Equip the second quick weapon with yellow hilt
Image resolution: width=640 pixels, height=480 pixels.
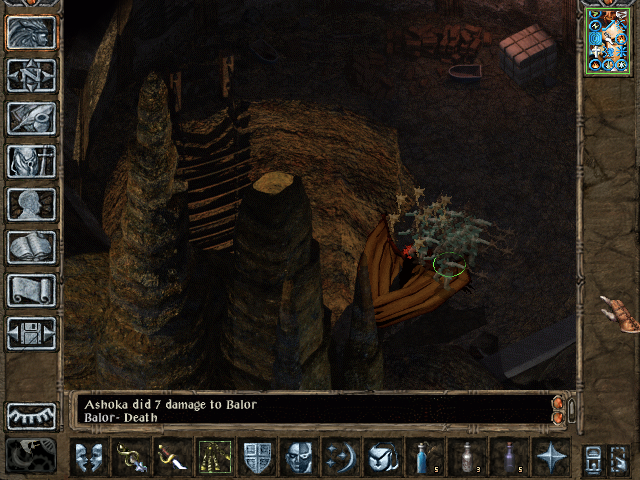(173, 457)
